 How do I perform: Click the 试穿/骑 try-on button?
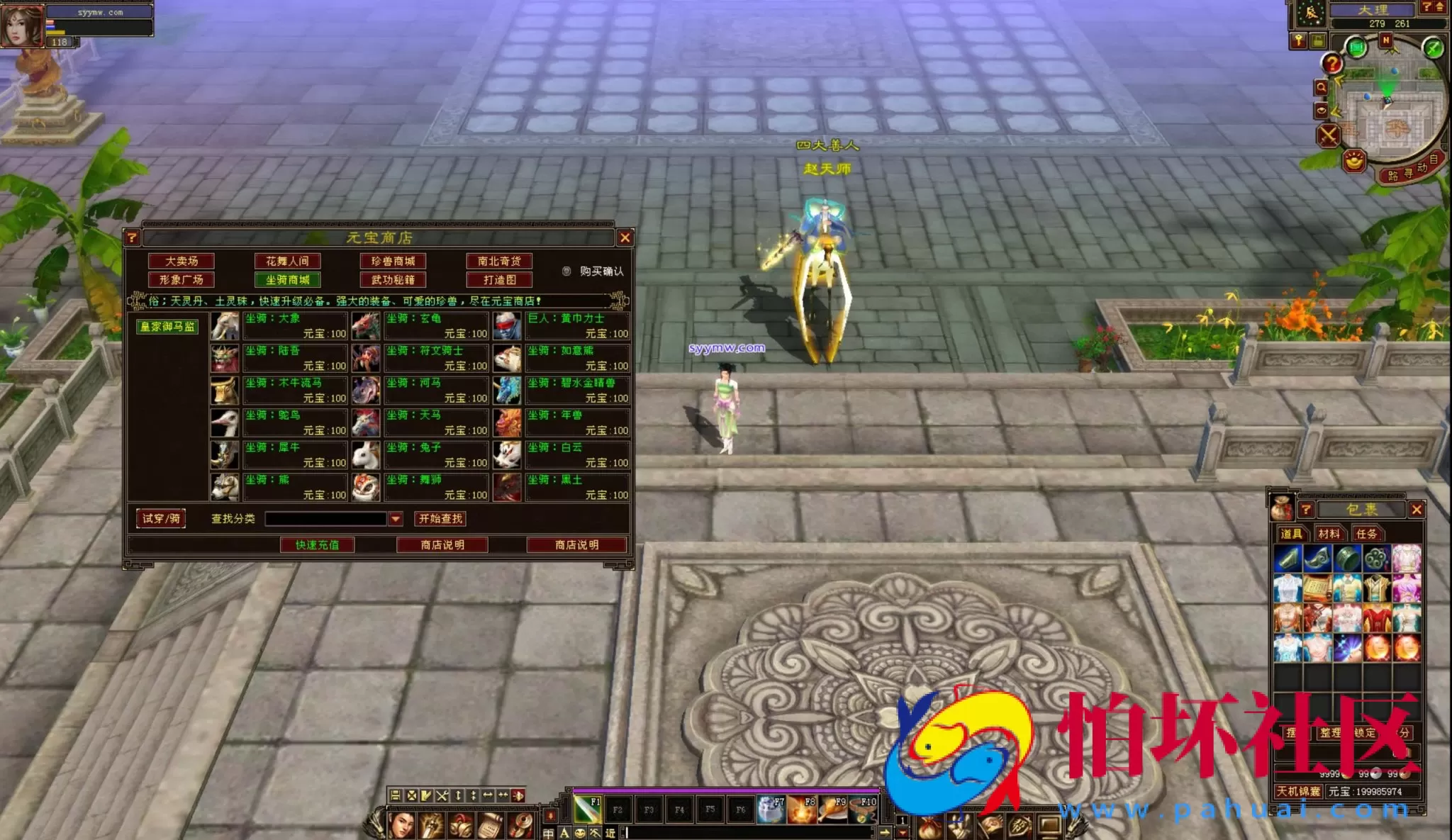(x=161, y=518)
